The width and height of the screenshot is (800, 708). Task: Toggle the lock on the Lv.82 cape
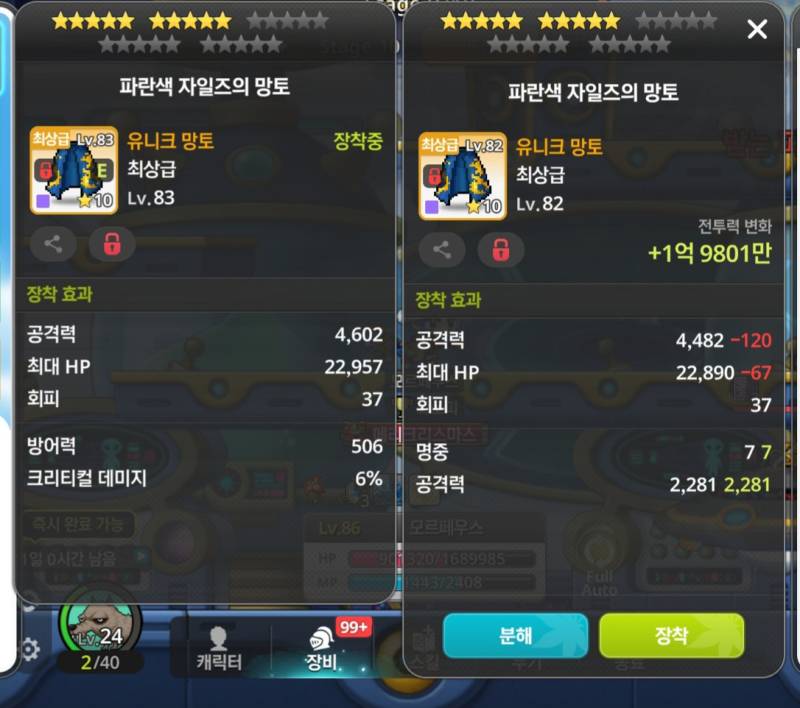click(500, 249)
